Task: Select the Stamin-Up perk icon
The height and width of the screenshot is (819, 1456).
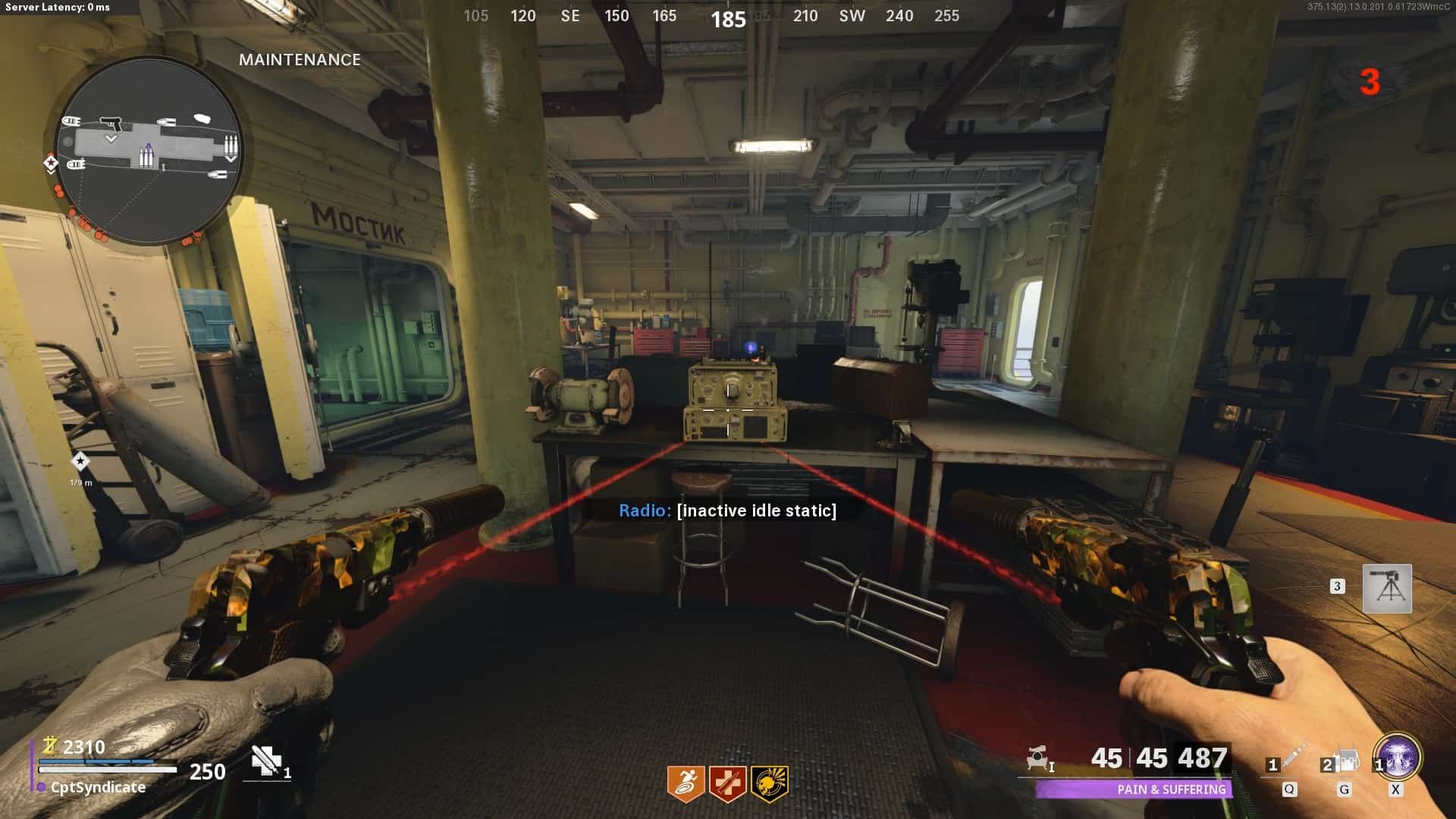Action: click(686, 783)
